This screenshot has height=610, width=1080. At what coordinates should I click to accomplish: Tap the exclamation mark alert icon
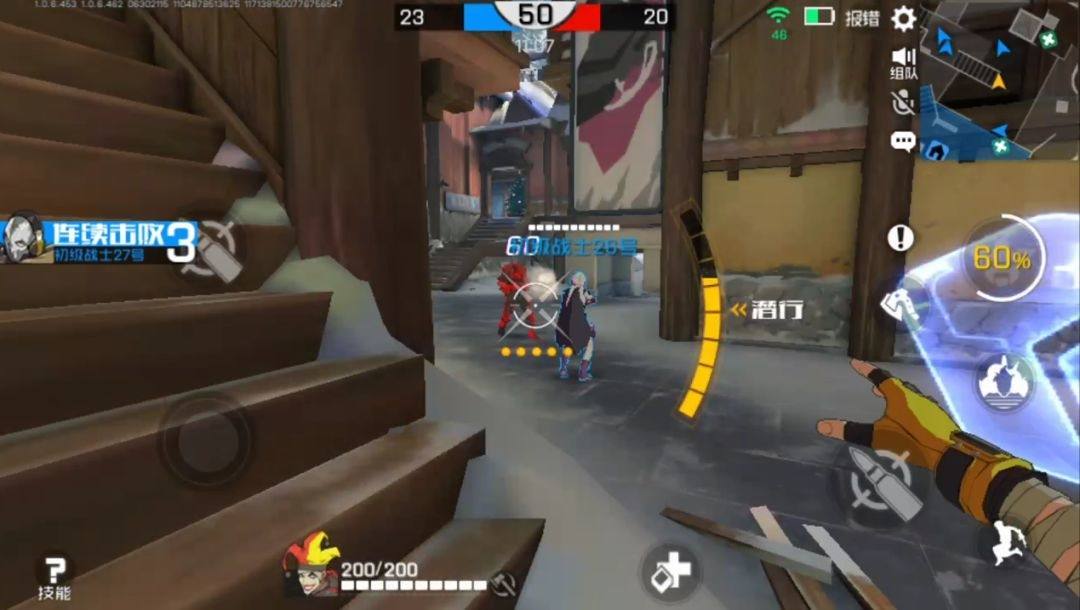pos(901,238)
